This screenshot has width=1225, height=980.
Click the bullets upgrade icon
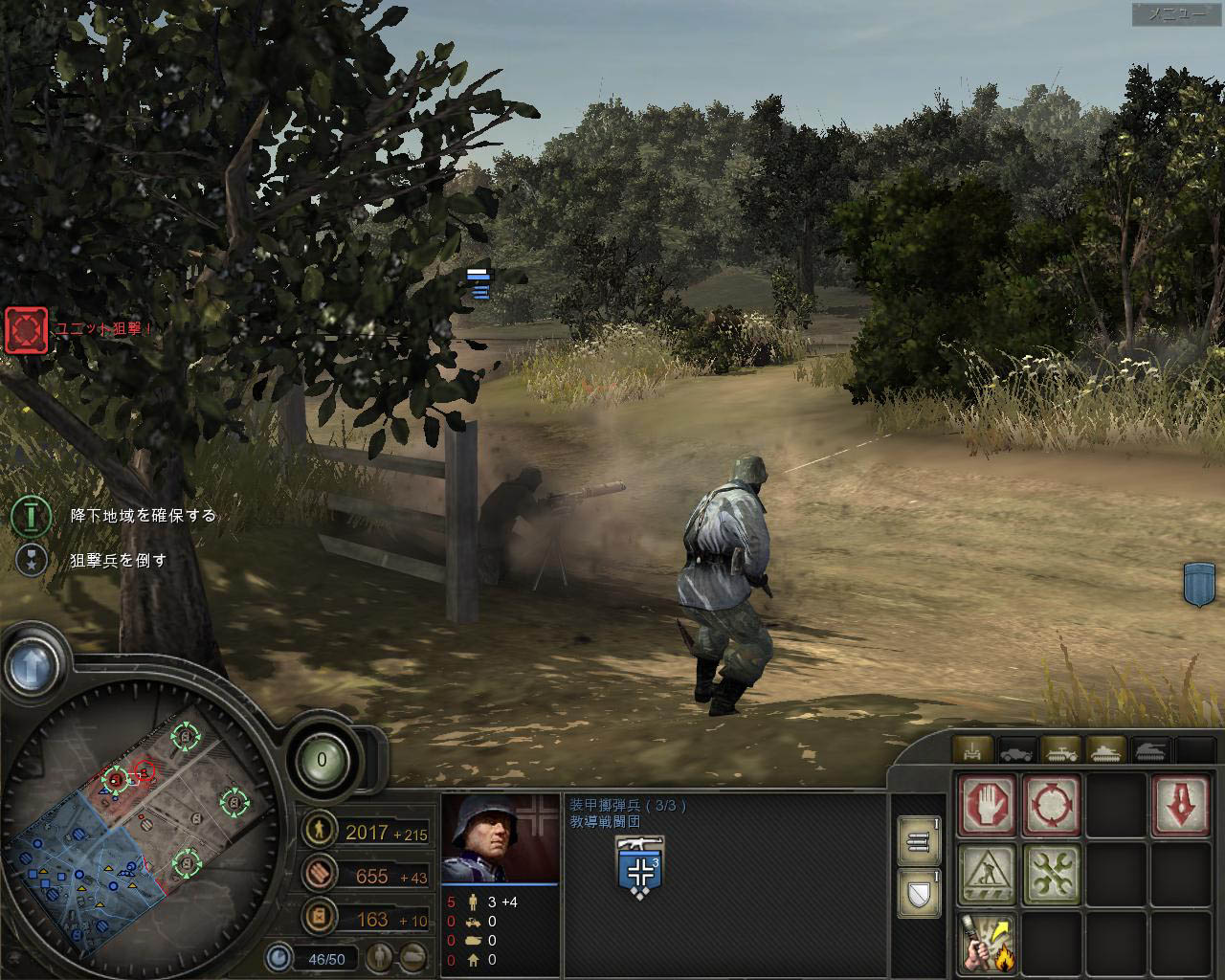point(919,842)
